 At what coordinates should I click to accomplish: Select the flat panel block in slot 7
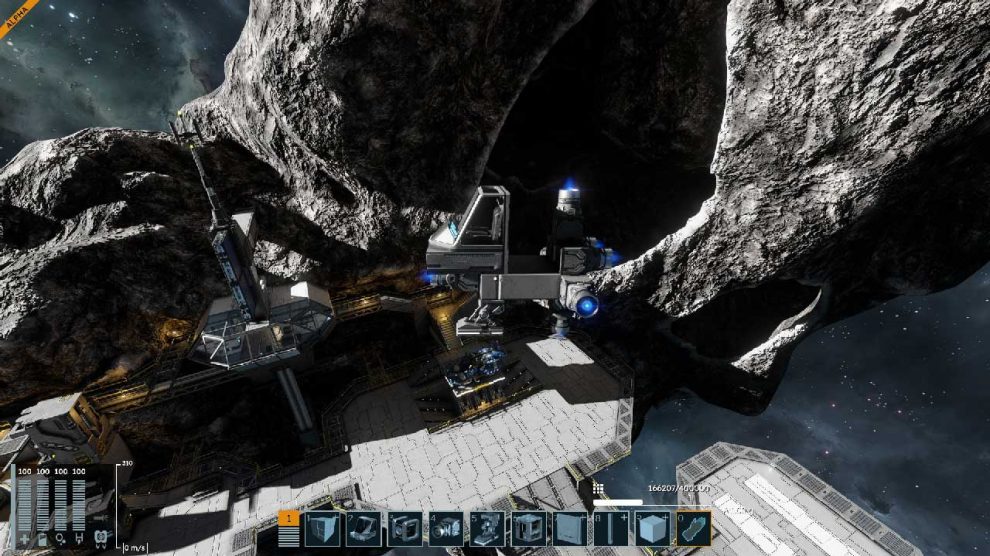point(570,528)
